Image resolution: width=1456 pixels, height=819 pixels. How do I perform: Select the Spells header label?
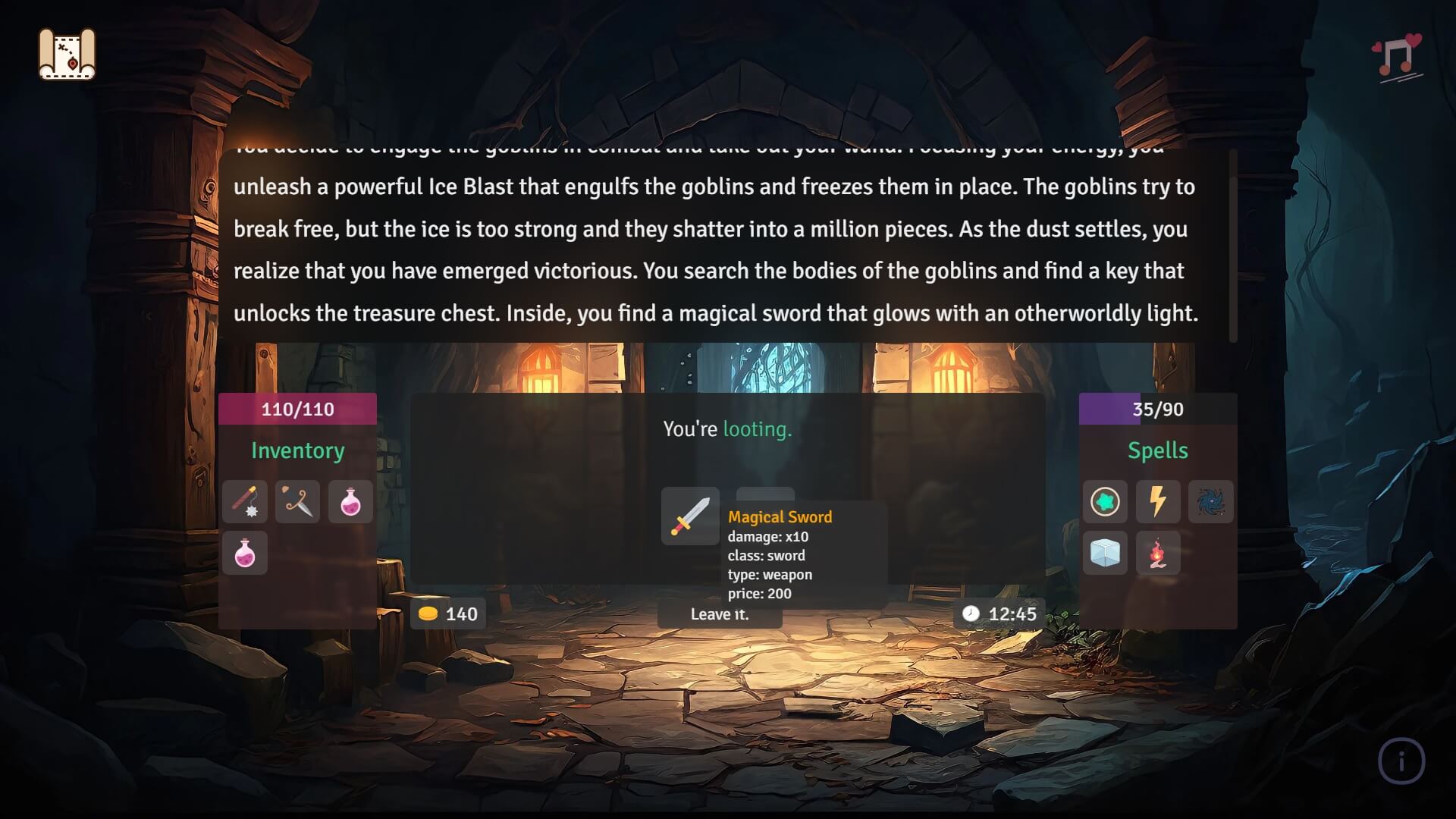pos(1157,450)
